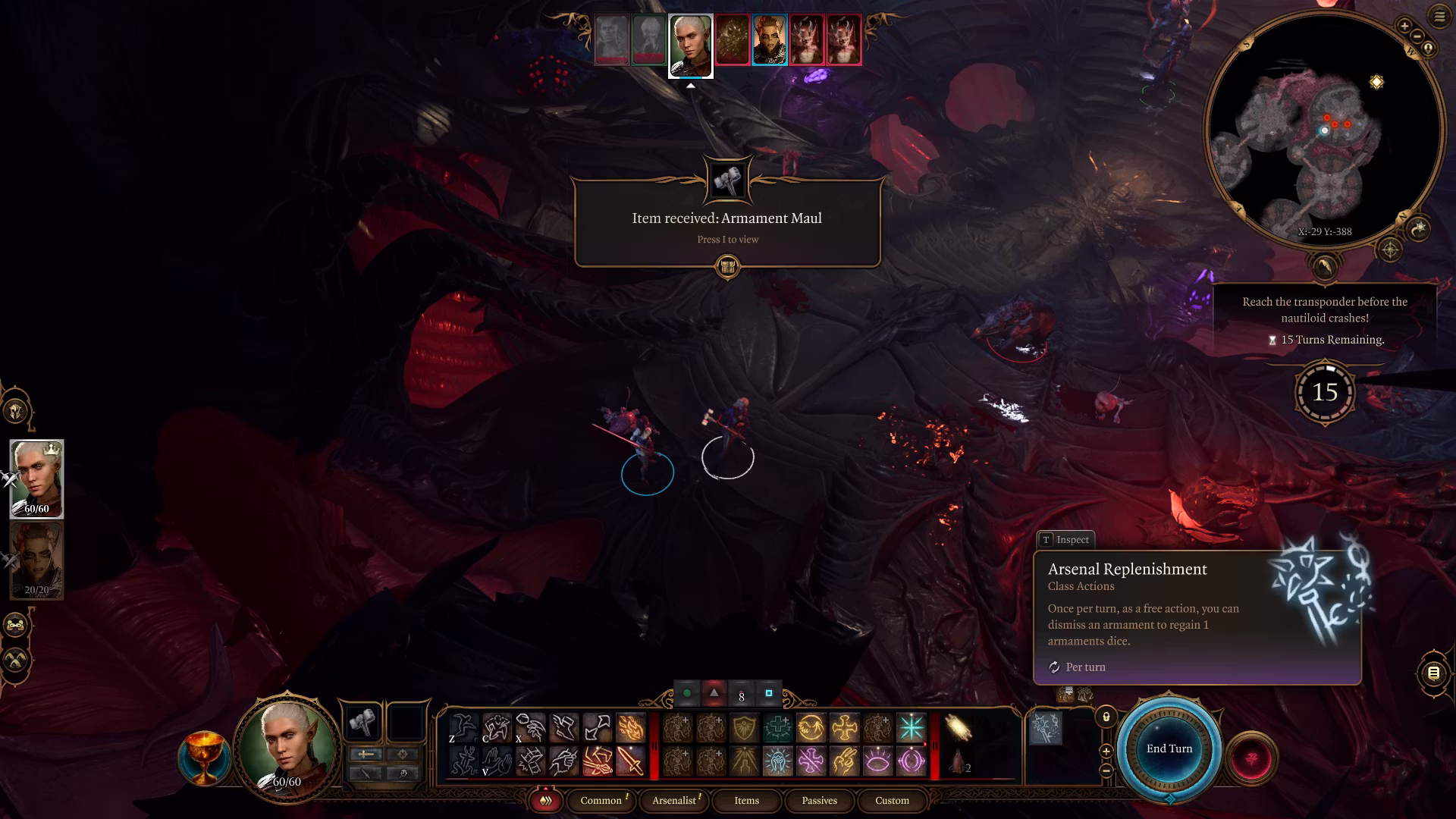Activate the flaming fist ability icon

tap(630, 728)
